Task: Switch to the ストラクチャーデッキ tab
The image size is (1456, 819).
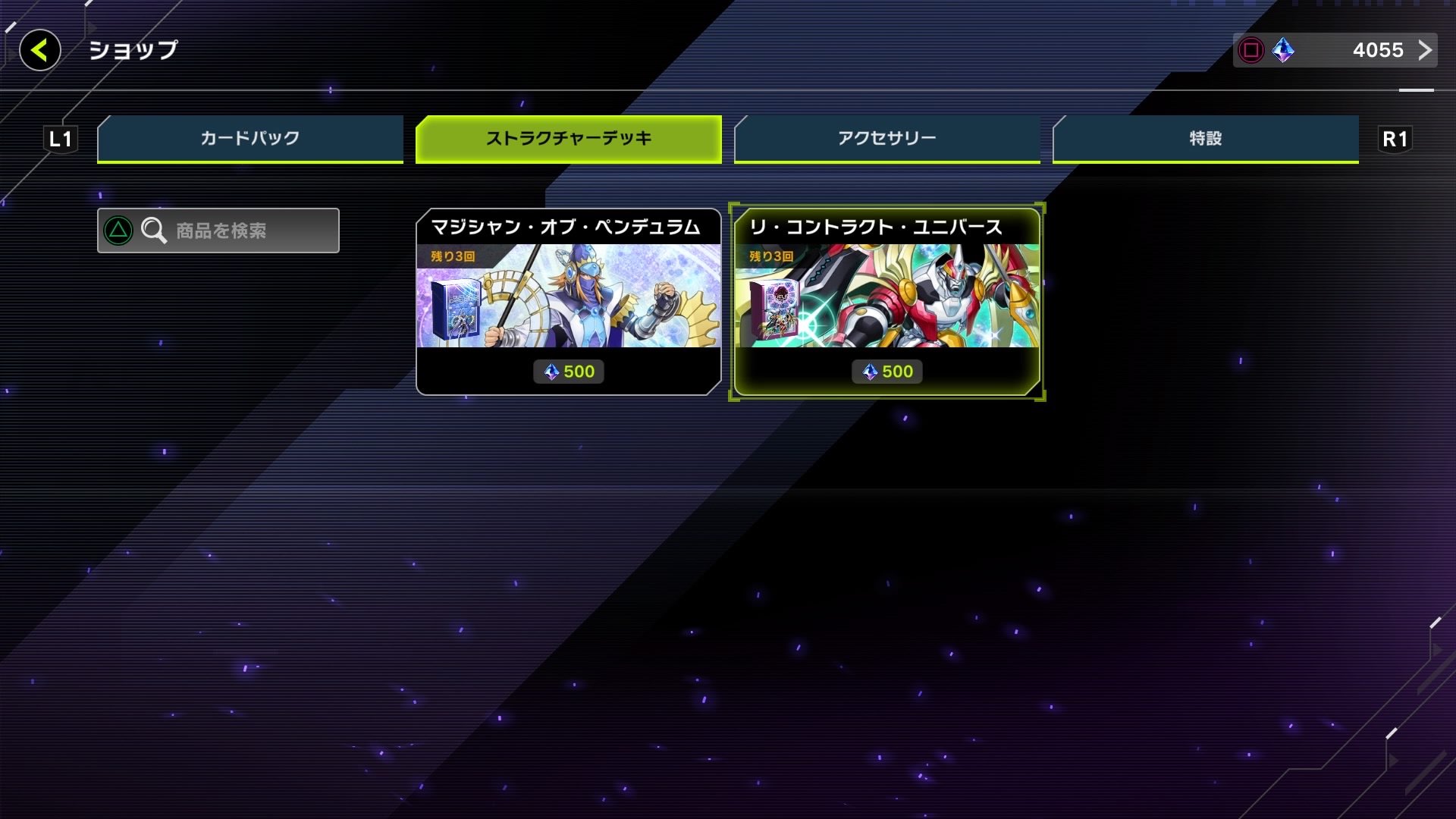Action: point(568,138)
